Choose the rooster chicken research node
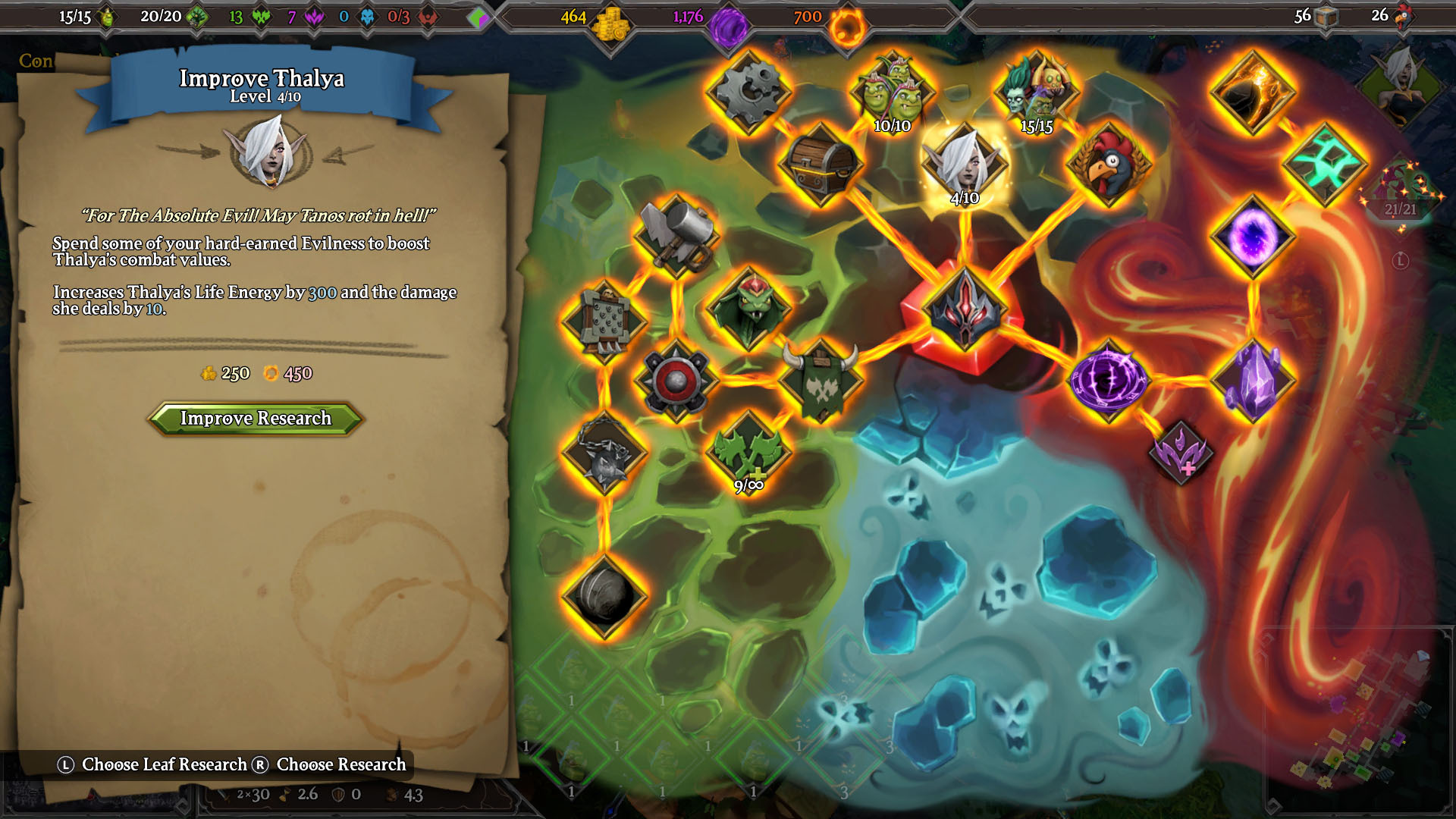The height and width of the screenshot is (819, 1456). click(x=1108, y=165)
